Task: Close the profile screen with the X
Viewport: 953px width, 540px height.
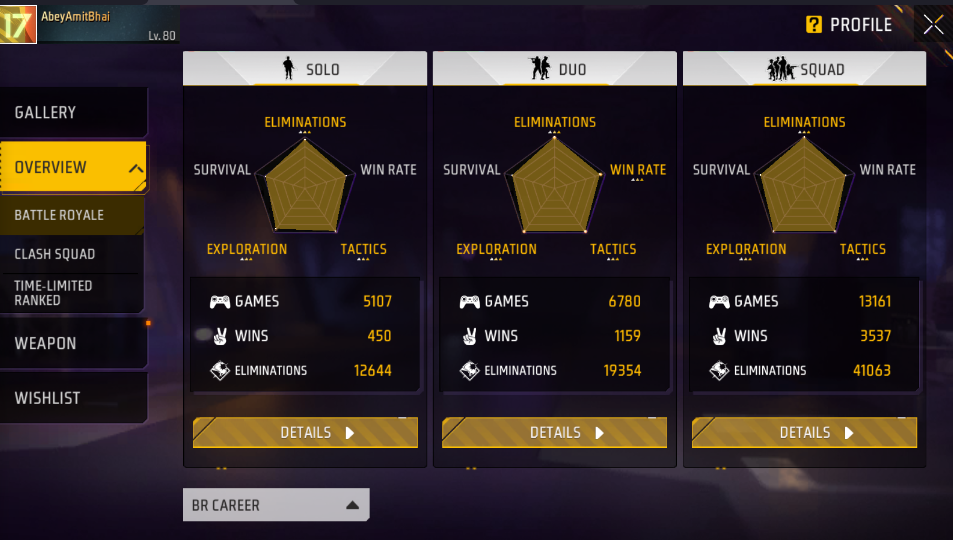Action: pos(932,25)
